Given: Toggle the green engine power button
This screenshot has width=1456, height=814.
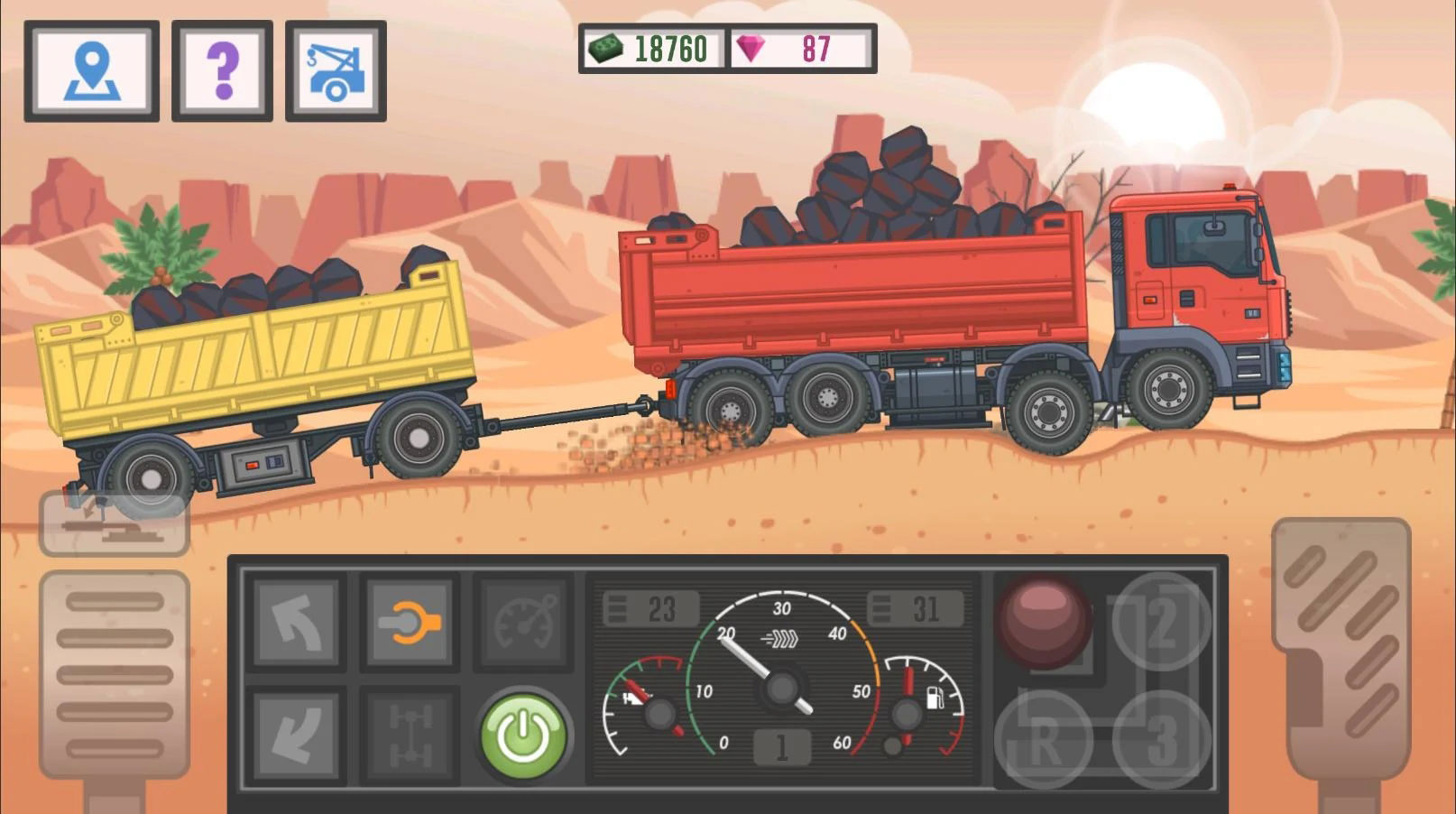Looking at the screenshot, I should coord(523,735).
